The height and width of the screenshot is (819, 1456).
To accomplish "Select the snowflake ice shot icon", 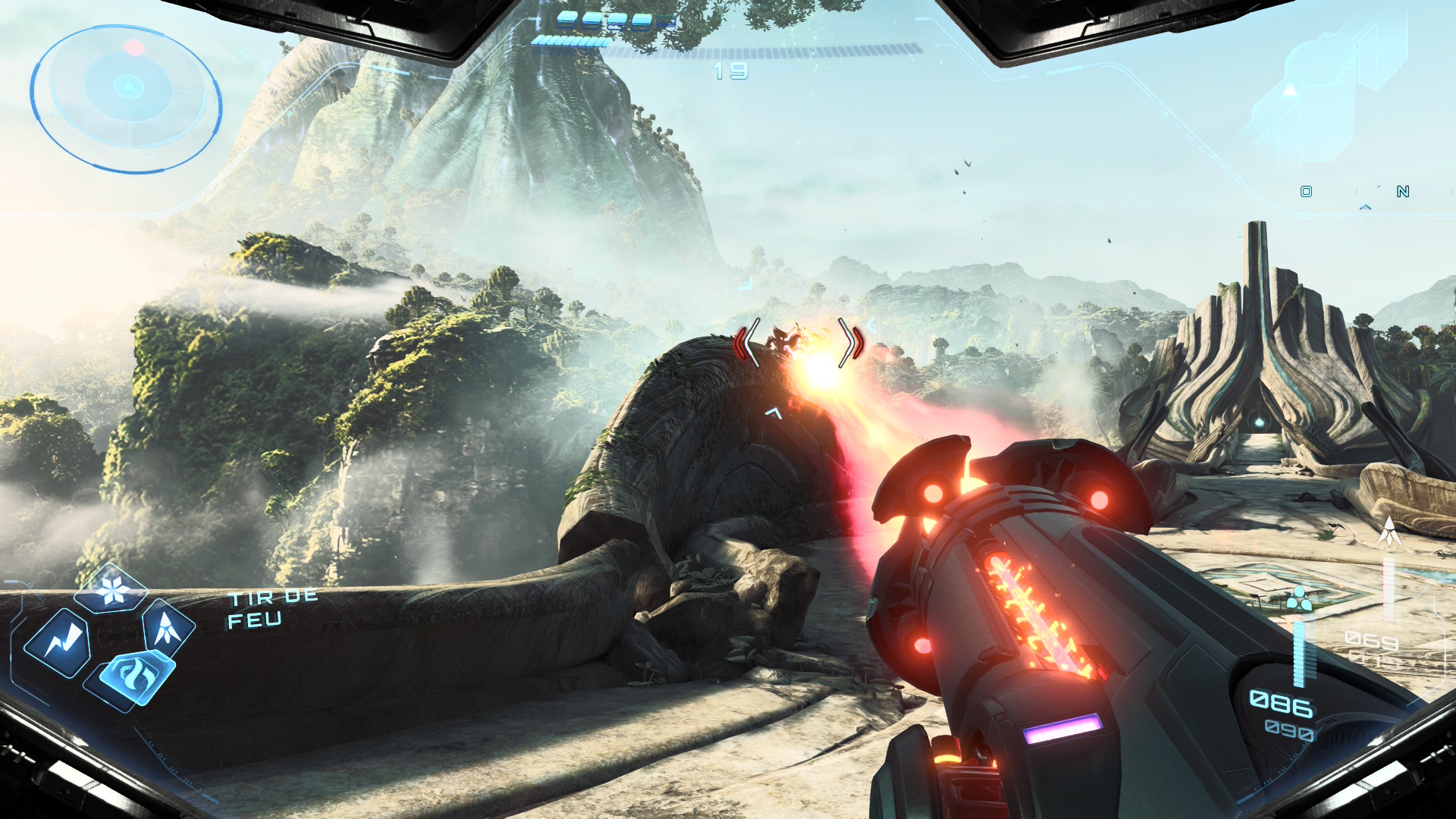I will 113,589.
